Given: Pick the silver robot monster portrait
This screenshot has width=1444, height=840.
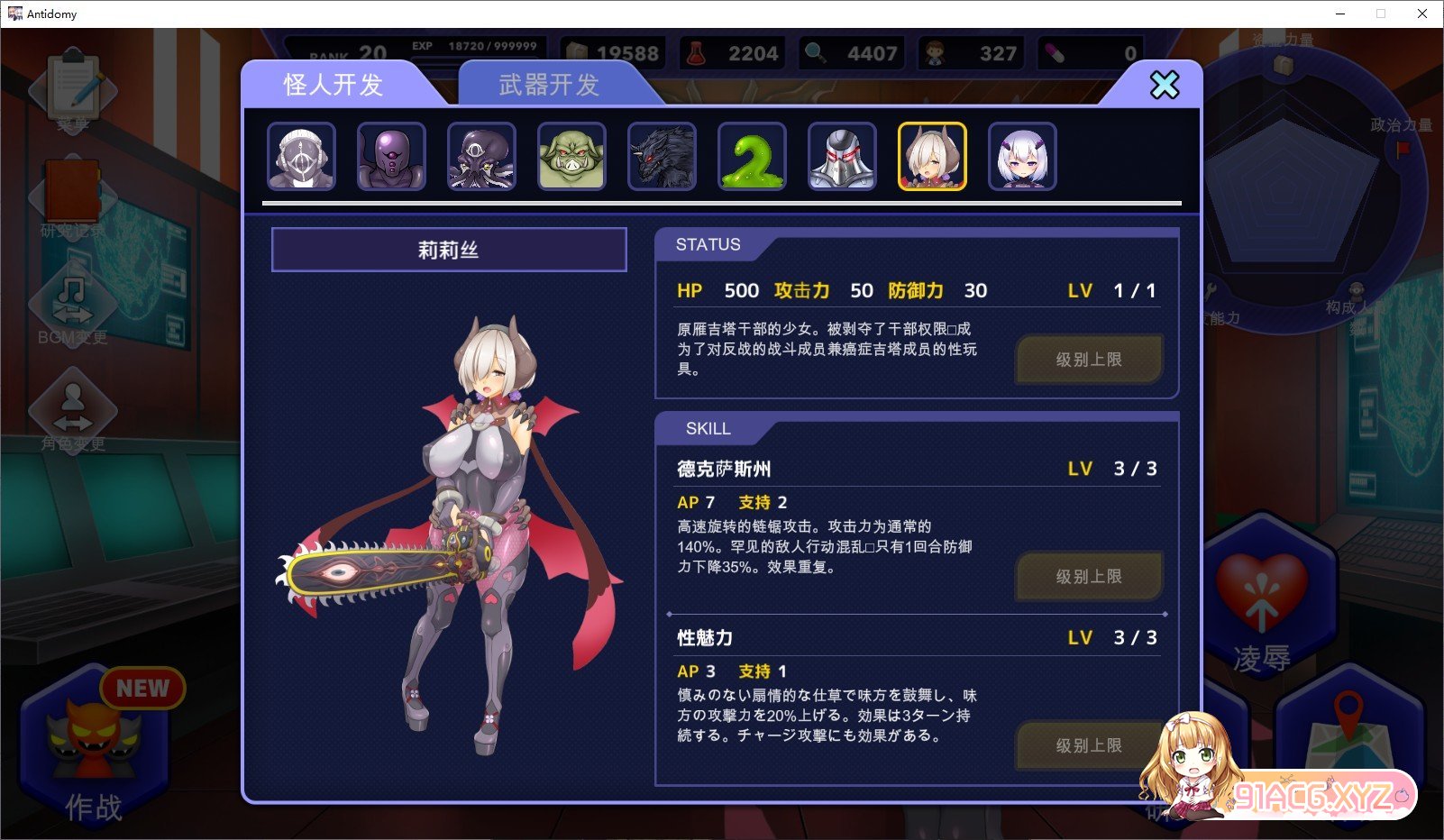Looking at the screenshot, I should (x=842, y=157).
